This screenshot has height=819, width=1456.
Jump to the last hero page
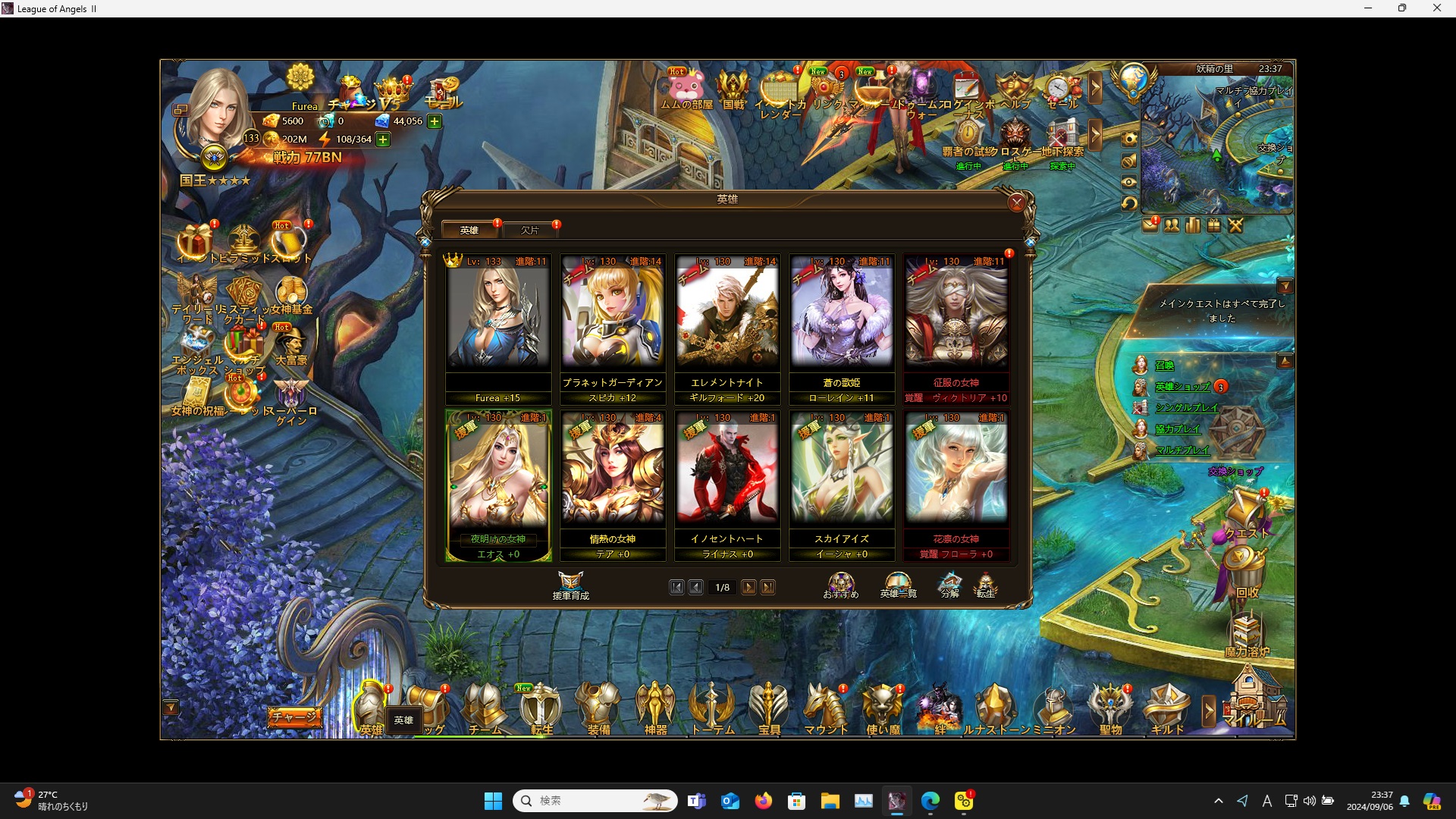point(767,587)
